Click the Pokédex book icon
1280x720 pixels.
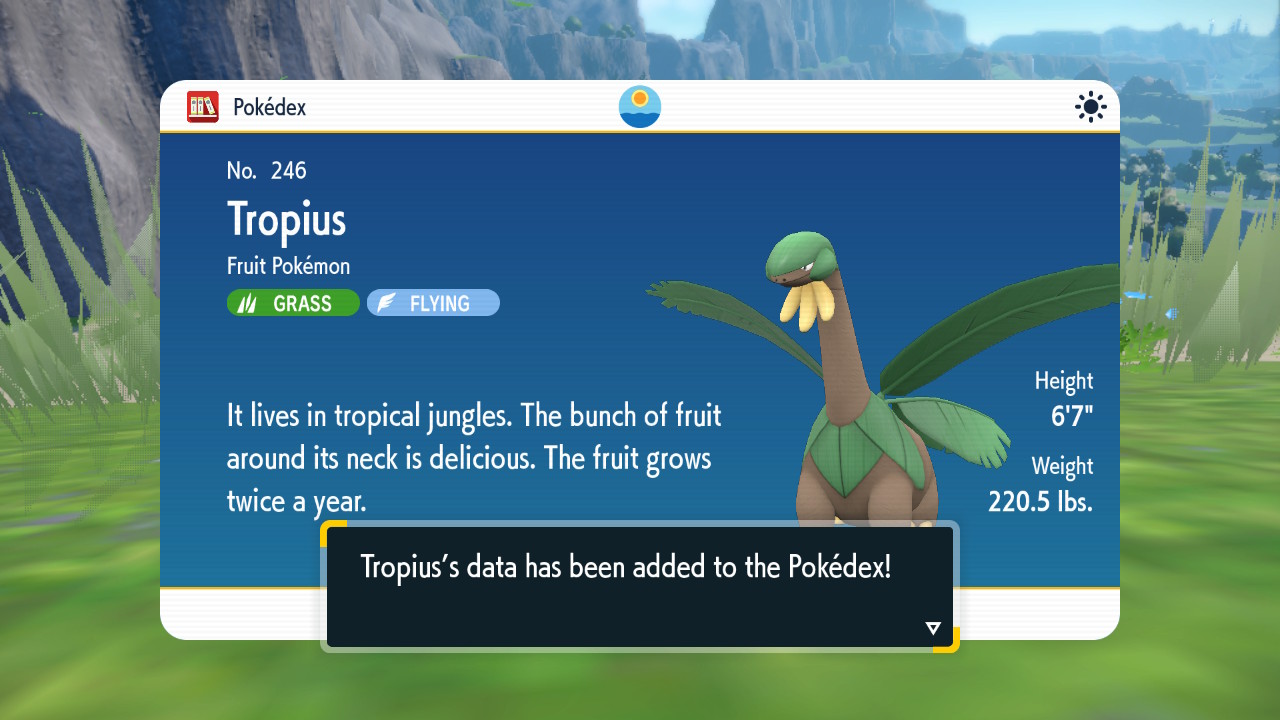203,107
